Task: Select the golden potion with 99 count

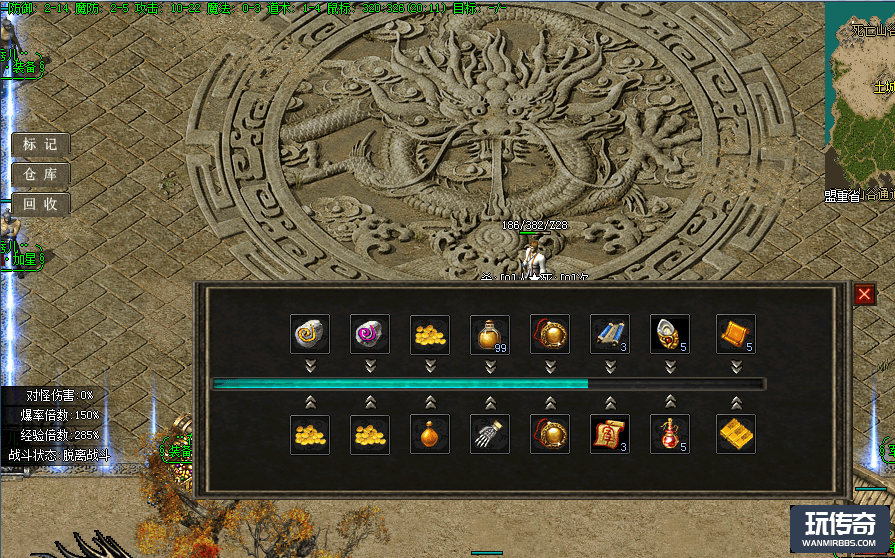Action: (490, 334)
